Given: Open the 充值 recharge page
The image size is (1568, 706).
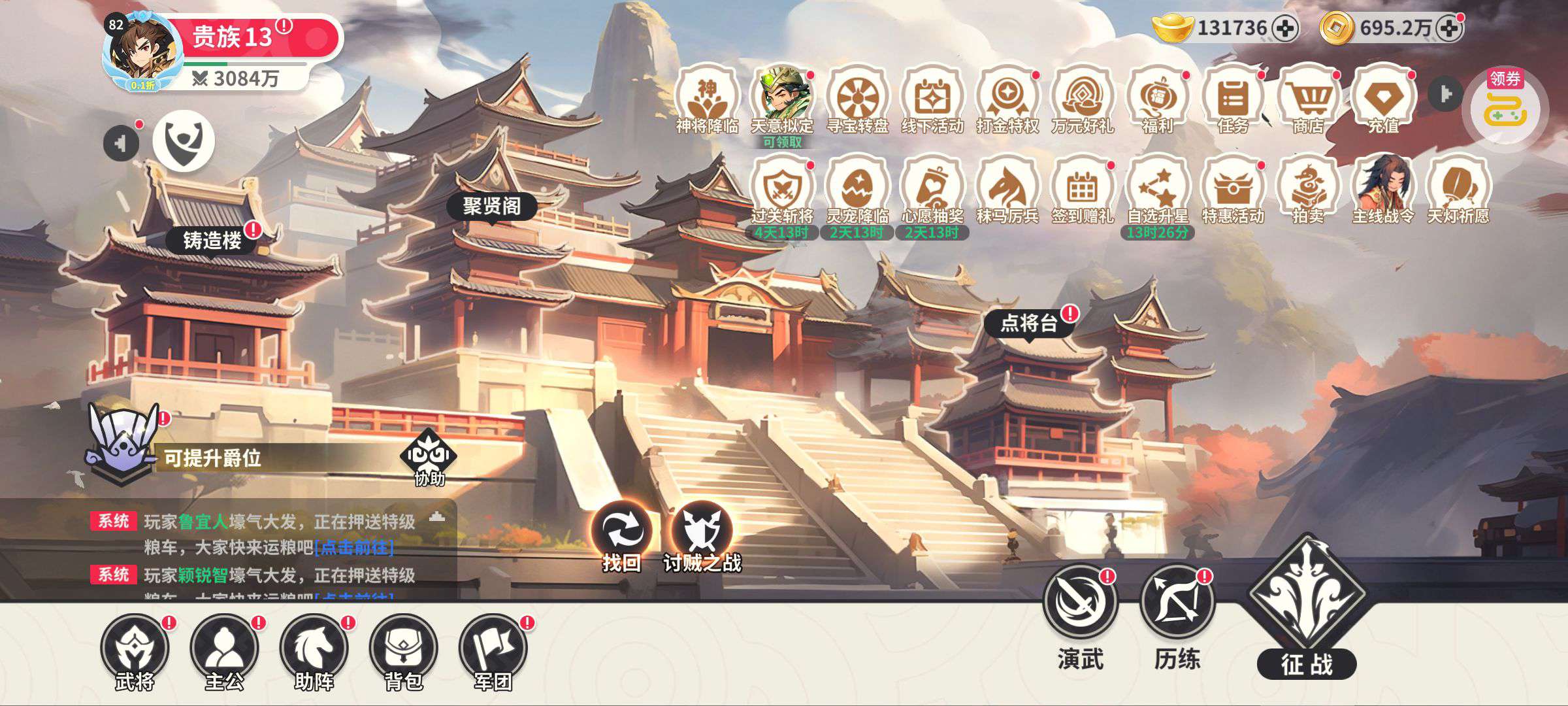Looking at the screenshot, I should click(x=1384, y=99).
